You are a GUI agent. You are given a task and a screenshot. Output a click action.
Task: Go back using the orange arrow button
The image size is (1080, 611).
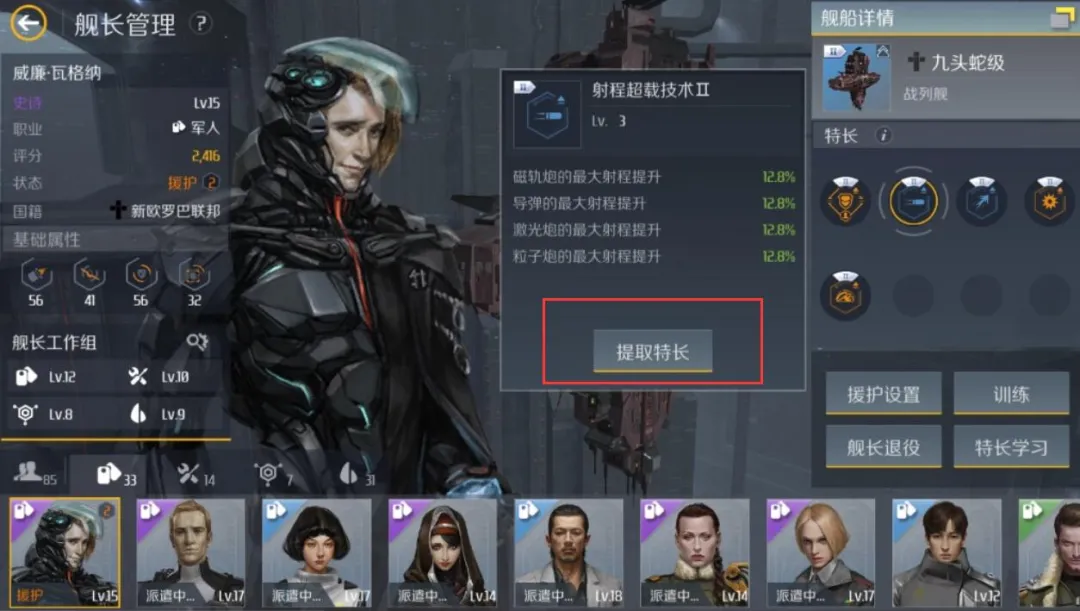click(x=30, y=22)
